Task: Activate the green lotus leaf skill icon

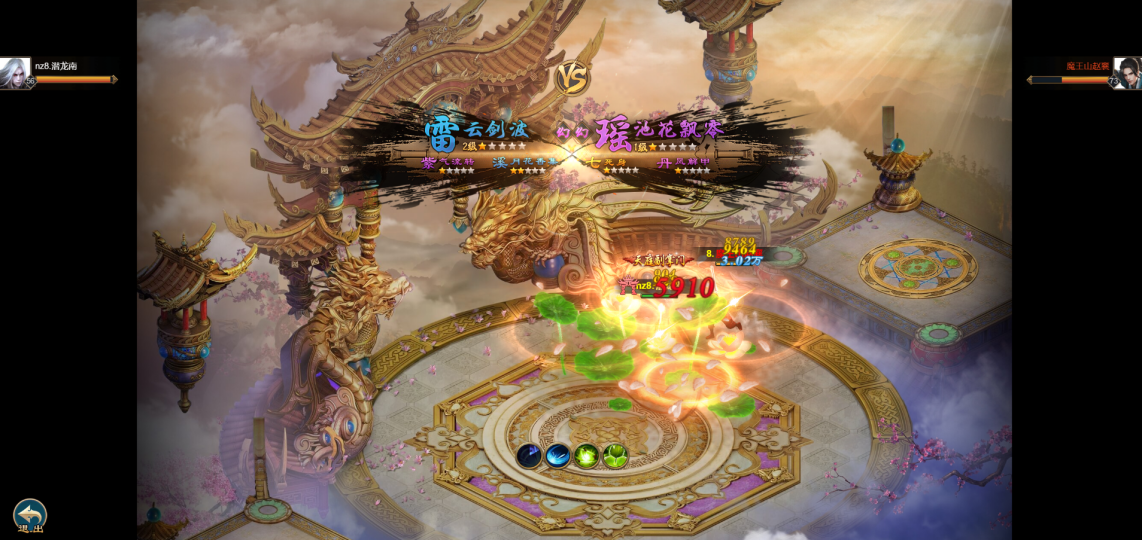Action: pos(615,456)
